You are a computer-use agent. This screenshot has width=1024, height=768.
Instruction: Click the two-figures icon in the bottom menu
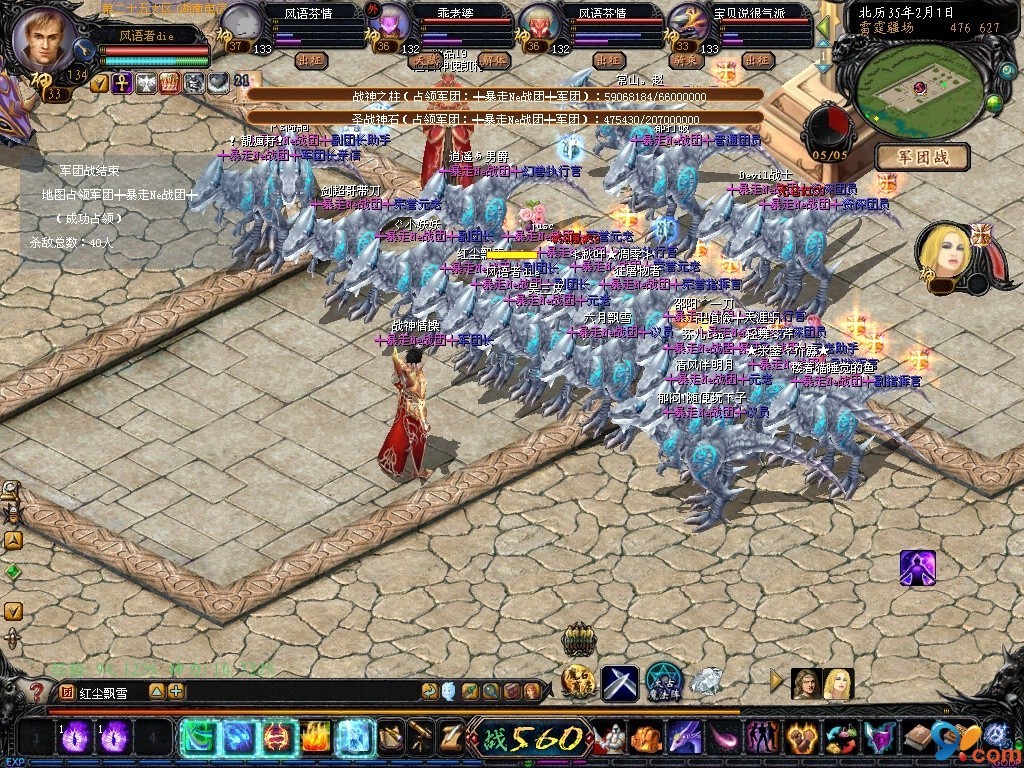(x=762, y=740)
